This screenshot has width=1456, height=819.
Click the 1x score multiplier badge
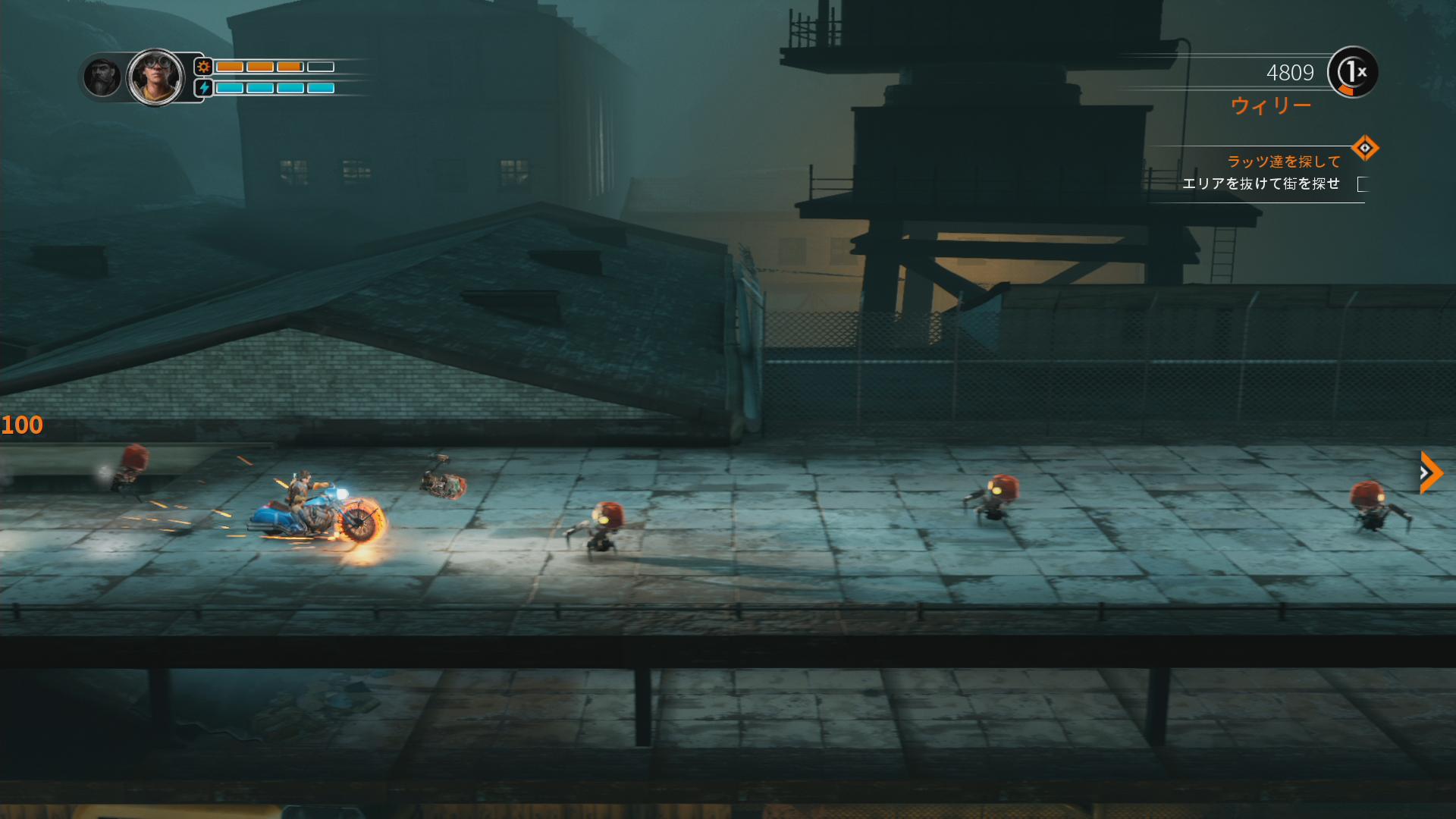1353,73
